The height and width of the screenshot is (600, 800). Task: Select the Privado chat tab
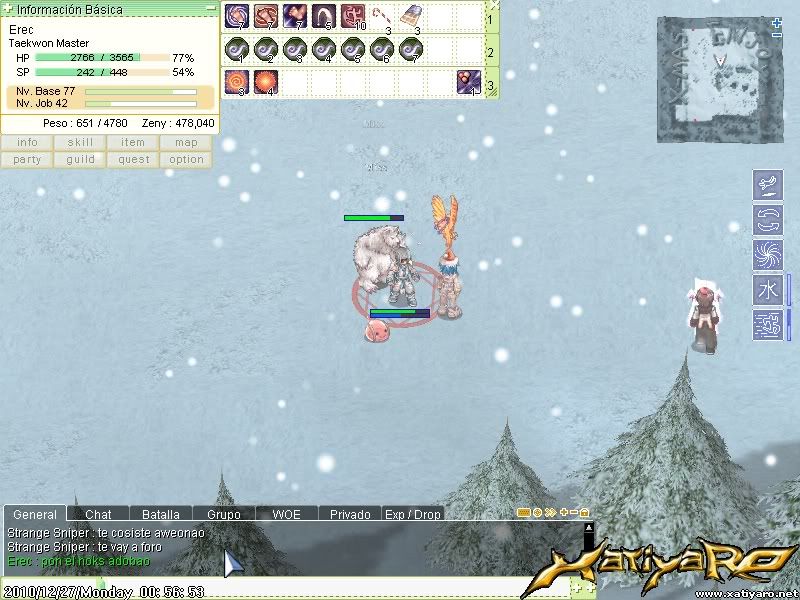[349, 514]
